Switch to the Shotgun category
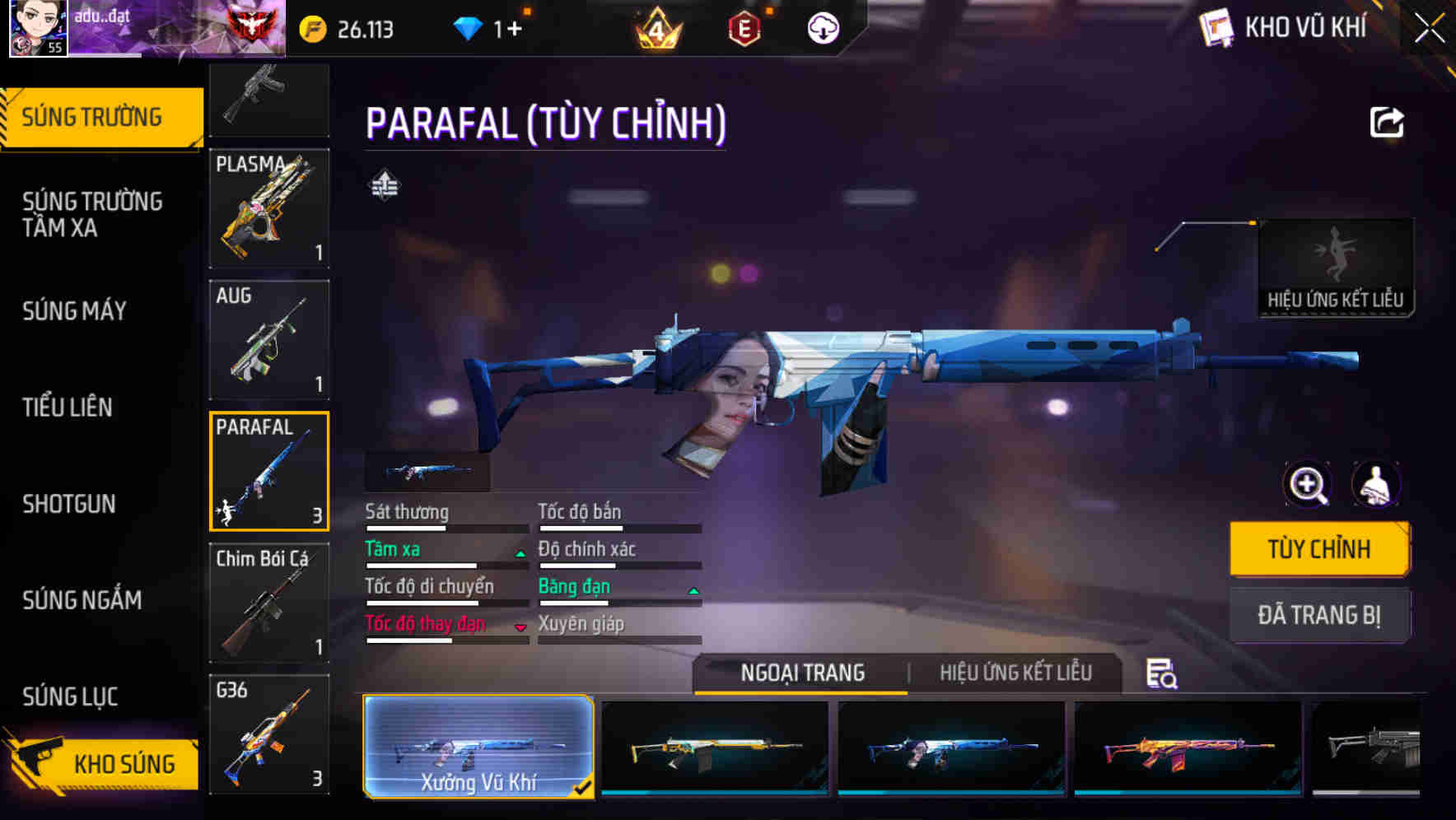Viewport: 1456px width, 820px height. click(x=69, y=504)
